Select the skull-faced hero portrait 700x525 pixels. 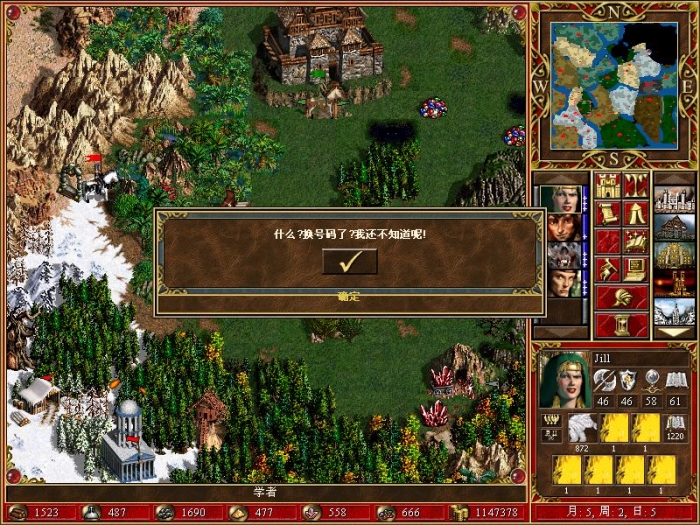tap(562, 254)
